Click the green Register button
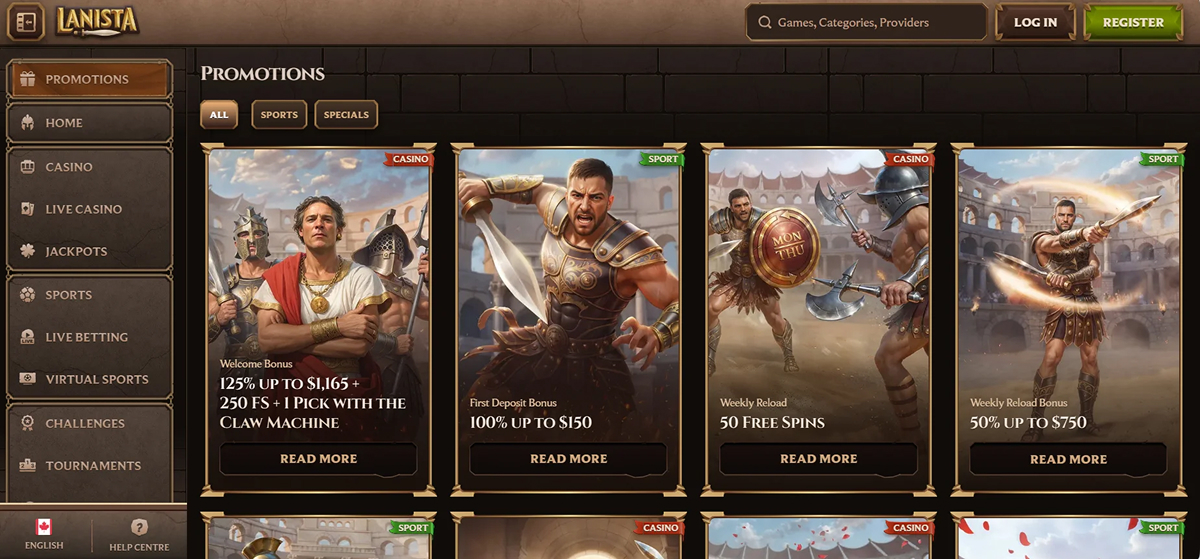Screen dimensions: 1200x559 click(1132, 22)
